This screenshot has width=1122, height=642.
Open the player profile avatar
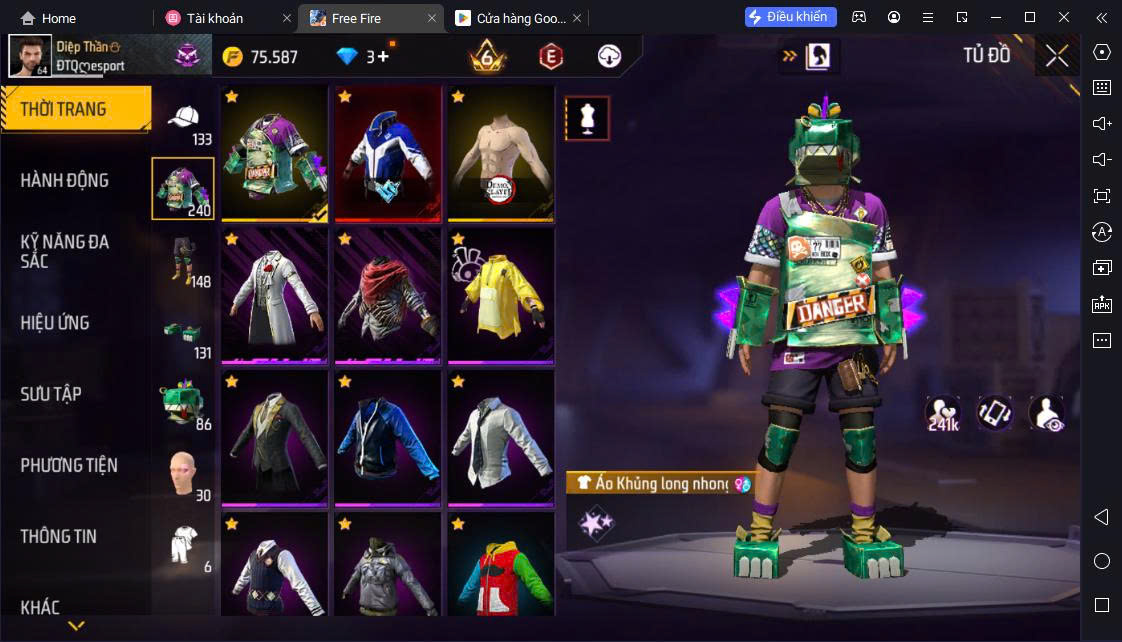pyautogui.click(x=30, y=56)
